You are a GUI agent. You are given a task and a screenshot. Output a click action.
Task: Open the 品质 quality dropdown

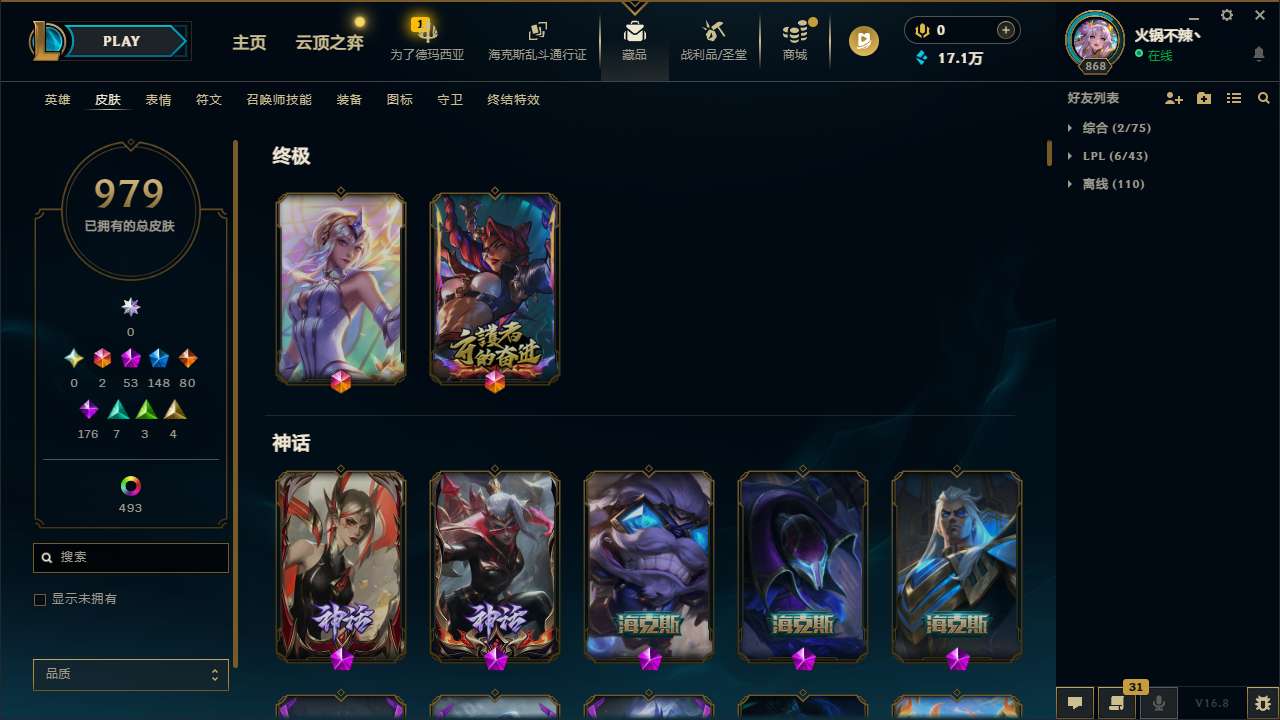pyautogui.click(x=130, y=674)
